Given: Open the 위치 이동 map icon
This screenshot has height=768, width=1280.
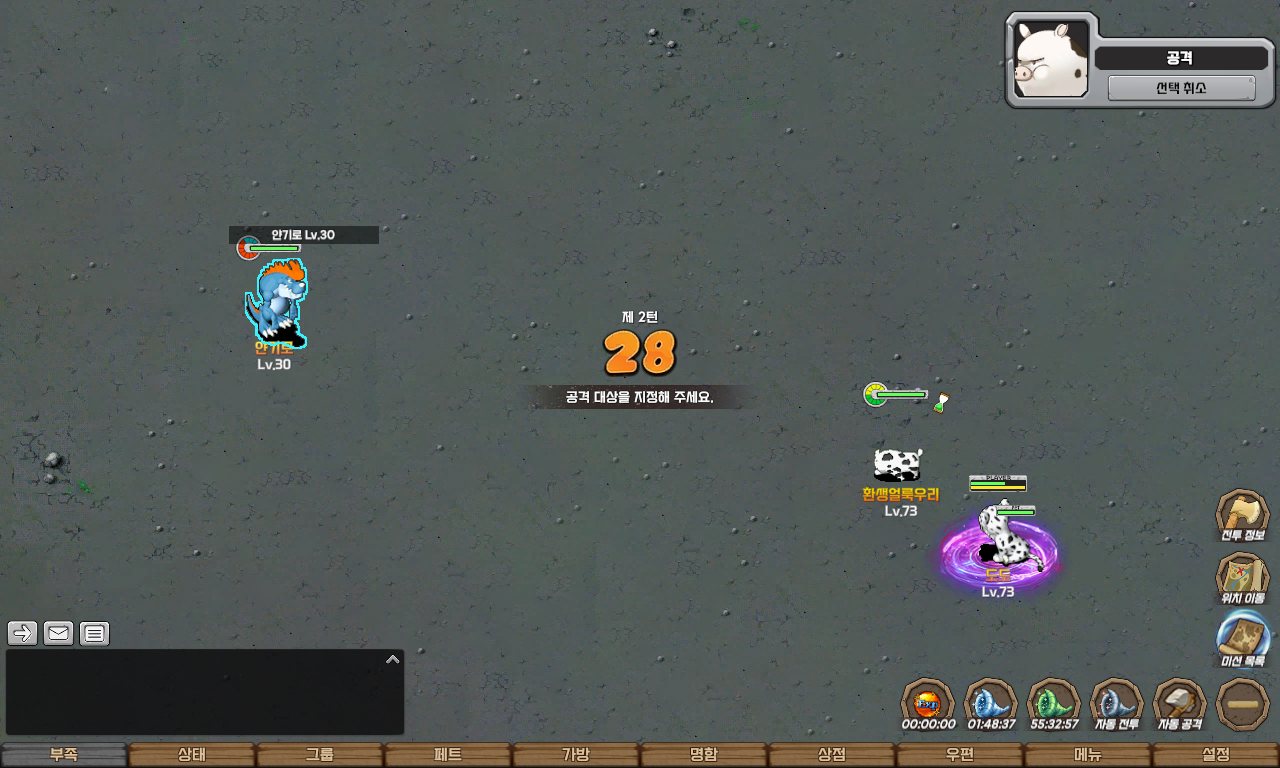Looking at the screenshot, I should click(x=1242, y=577).
